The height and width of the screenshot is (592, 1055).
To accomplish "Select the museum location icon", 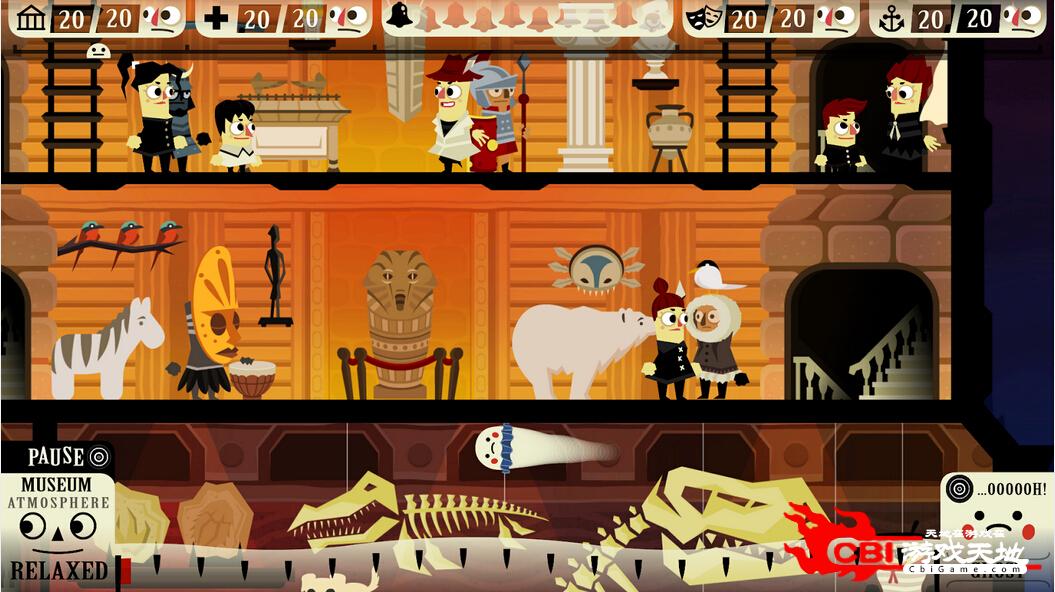I will (x=33, y=17).
